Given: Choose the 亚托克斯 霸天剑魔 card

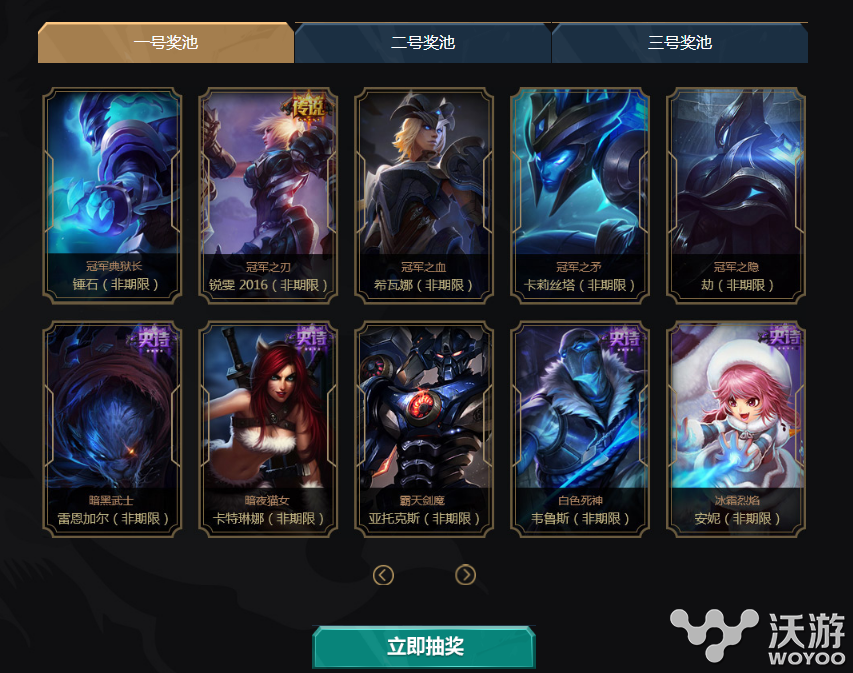Looking at the screenshot, I should [x=424, y=429].
